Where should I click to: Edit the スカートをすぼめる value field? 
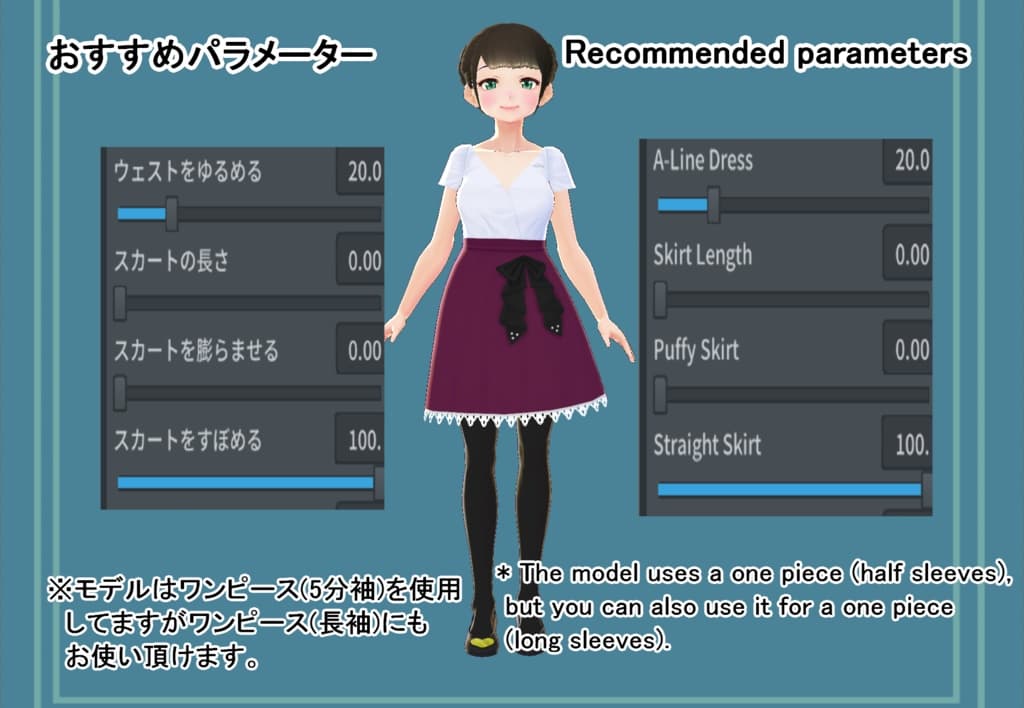(362, 440)
